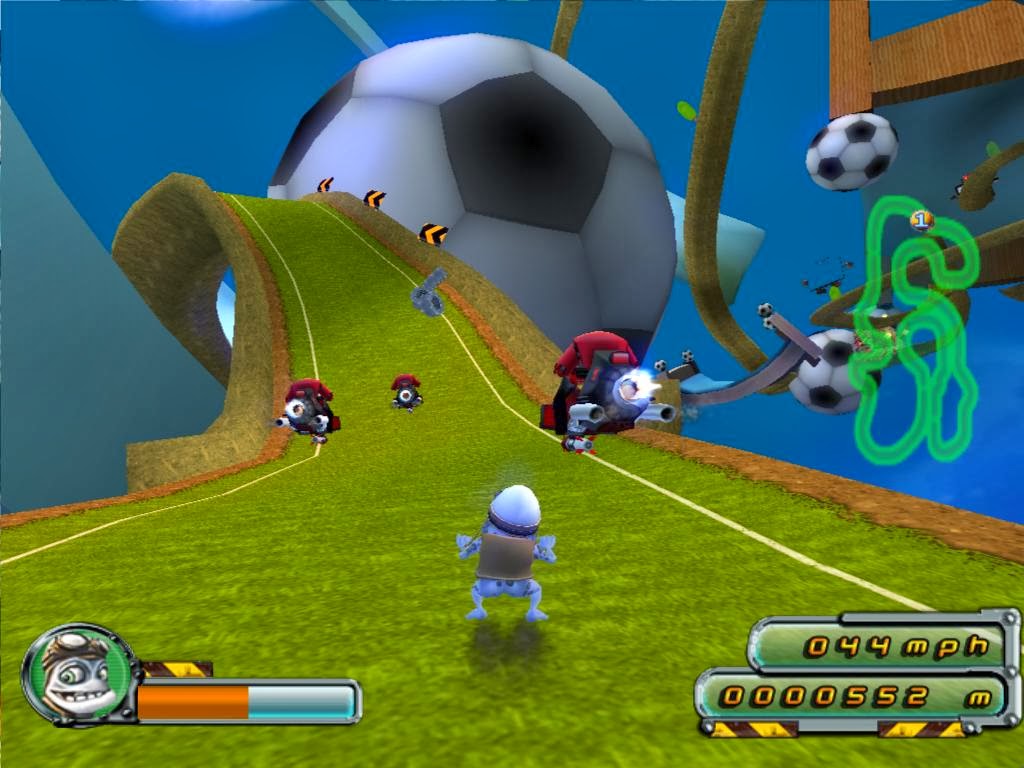Screen dimensions: 1024x768
Task: Select the Crazy Frog character portrait
Action: (x=78, y=673)
